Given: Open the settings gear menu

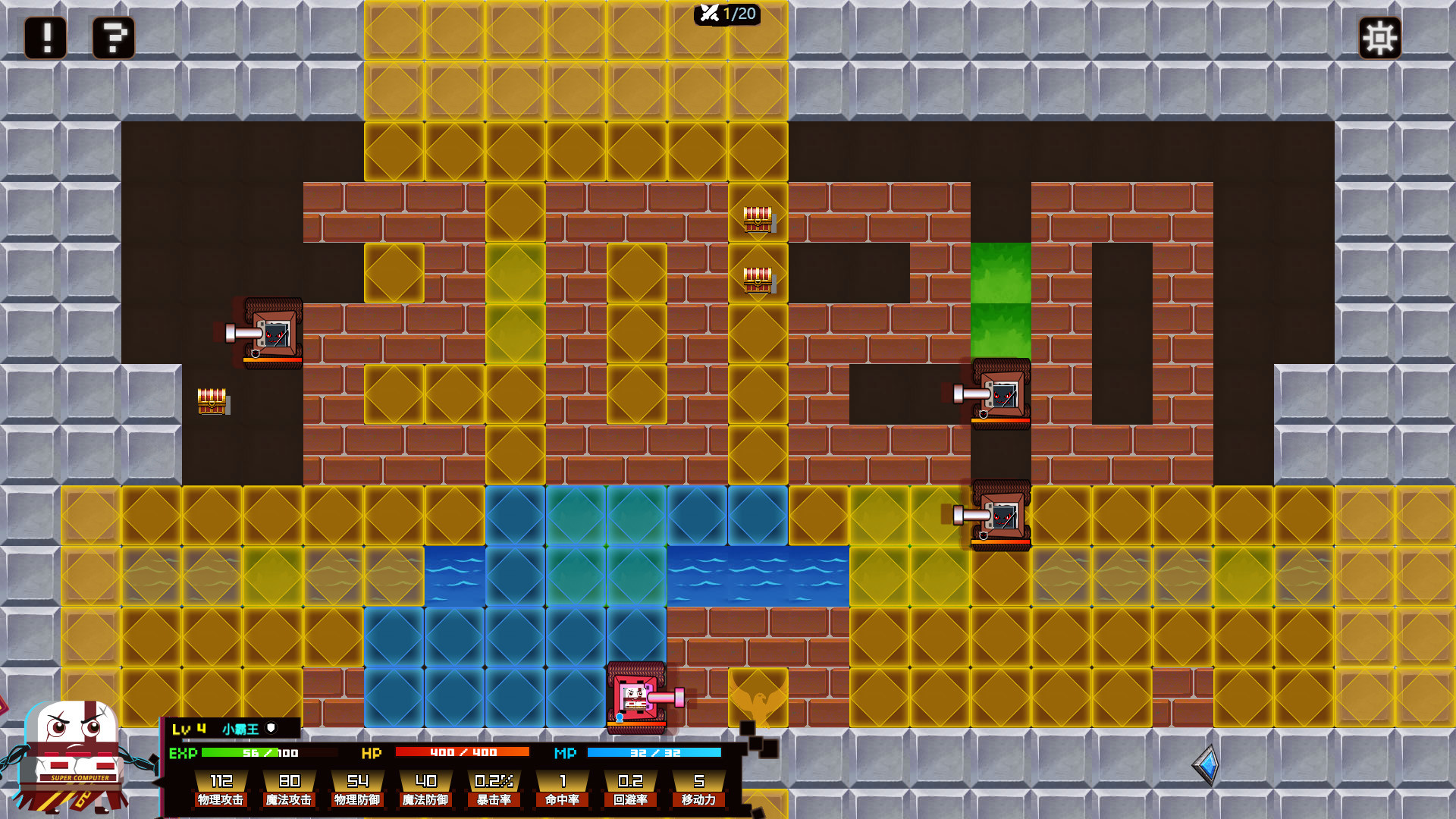Looking at the screenshot, I should pos(1379,36).
